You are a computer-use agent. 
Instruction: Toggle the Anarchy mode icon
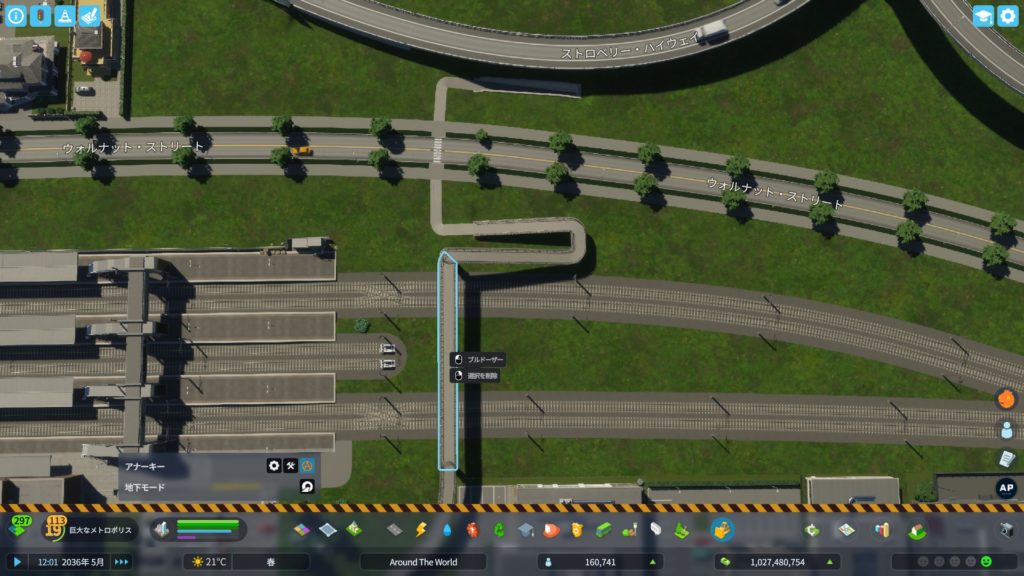[x=308, y=466]
